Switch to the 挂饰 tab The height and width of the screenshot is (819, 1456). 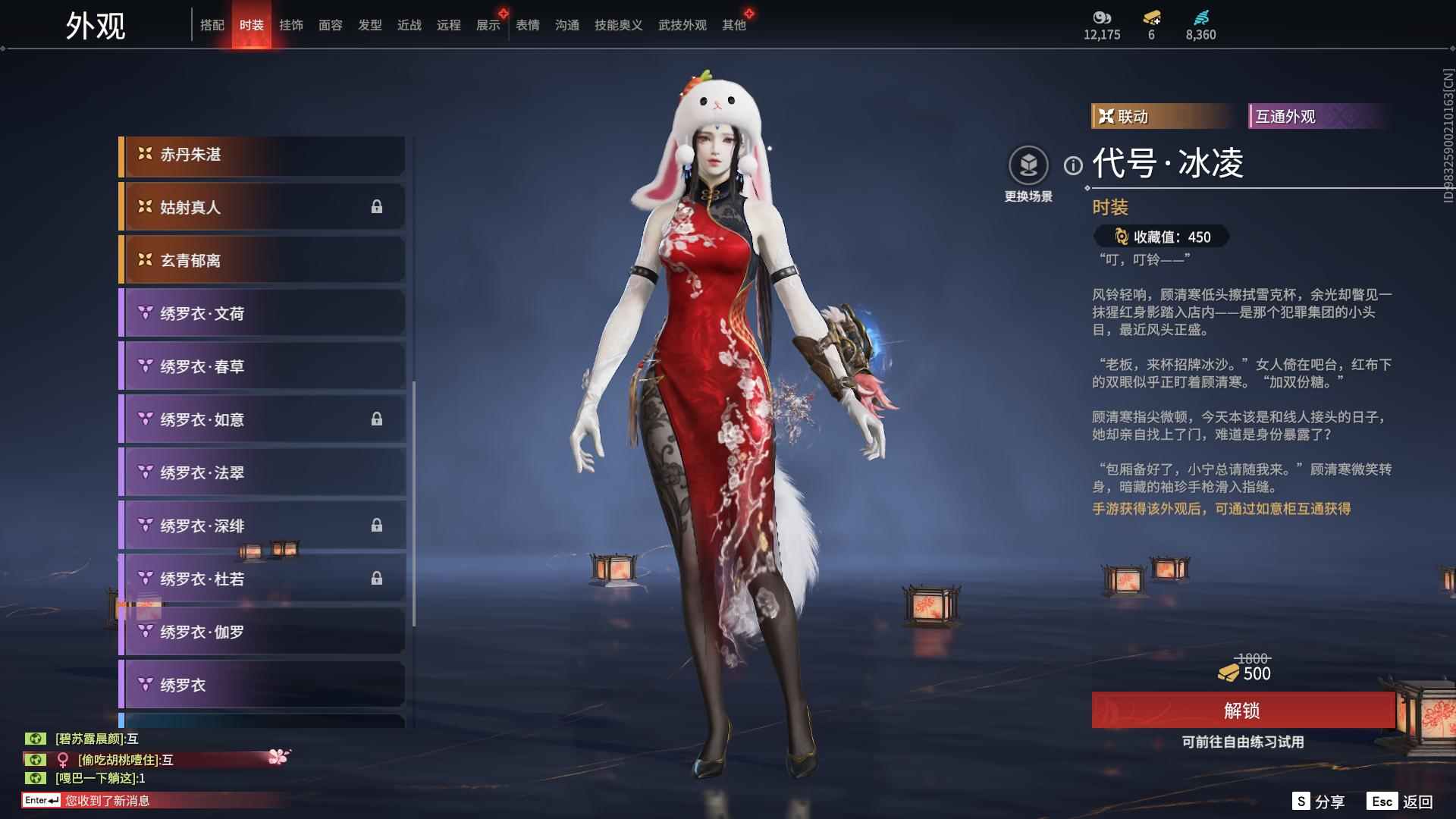pos(292,25)
